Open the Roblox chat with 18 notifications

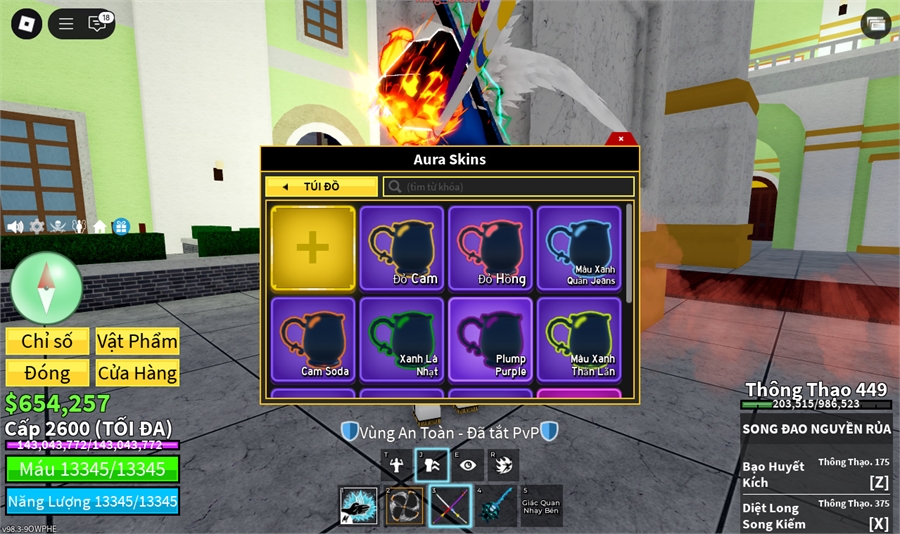98,24
